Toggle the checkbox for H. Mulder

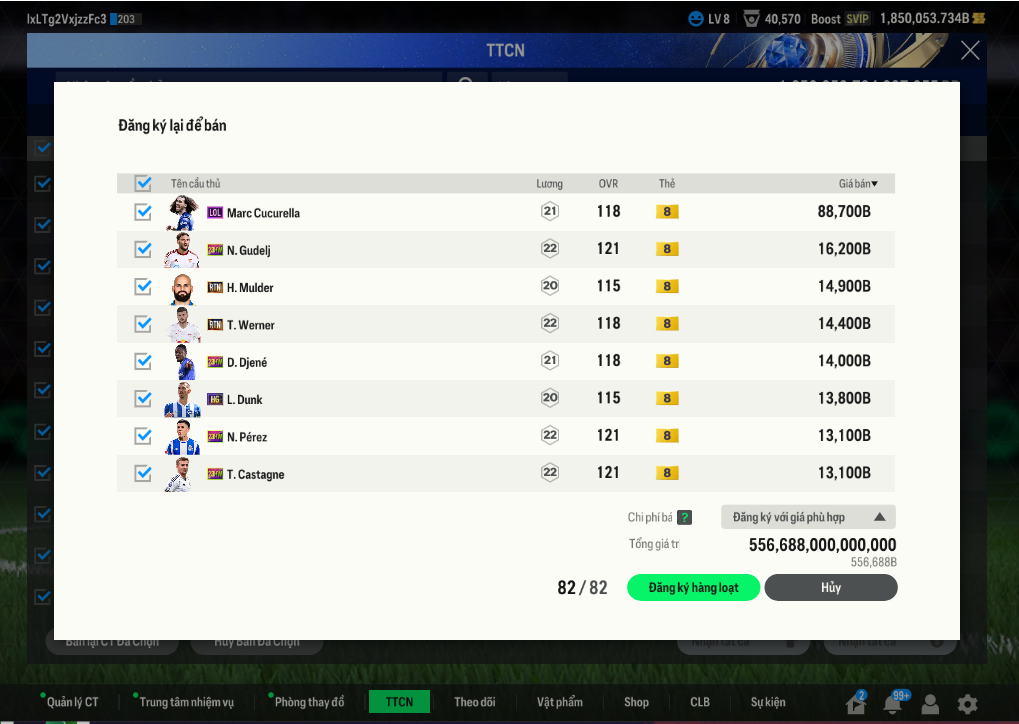(x=143, y=287)
